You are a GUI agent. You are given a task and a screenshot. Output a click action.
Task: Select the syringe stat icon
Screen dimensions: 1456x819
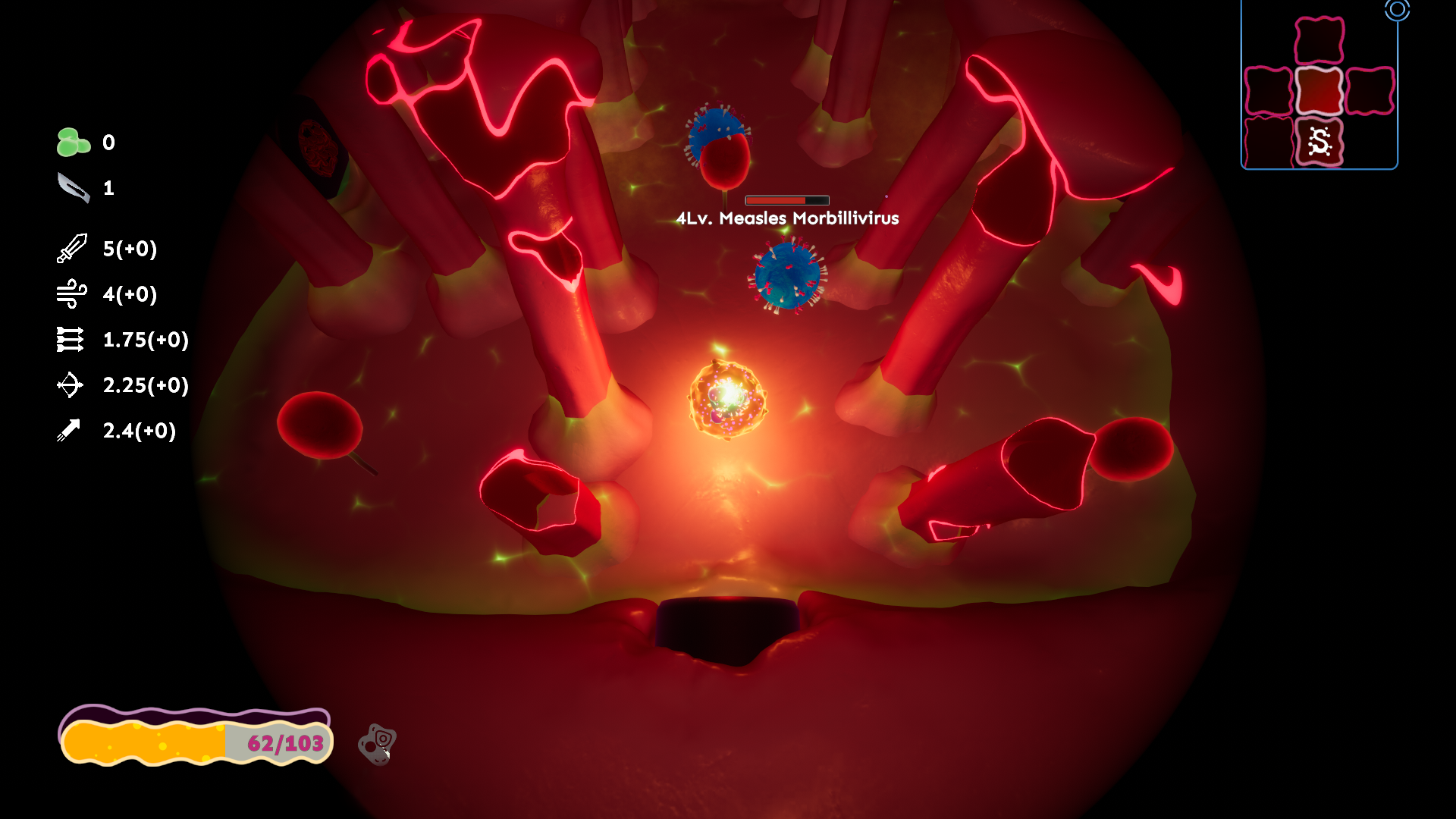69,431
